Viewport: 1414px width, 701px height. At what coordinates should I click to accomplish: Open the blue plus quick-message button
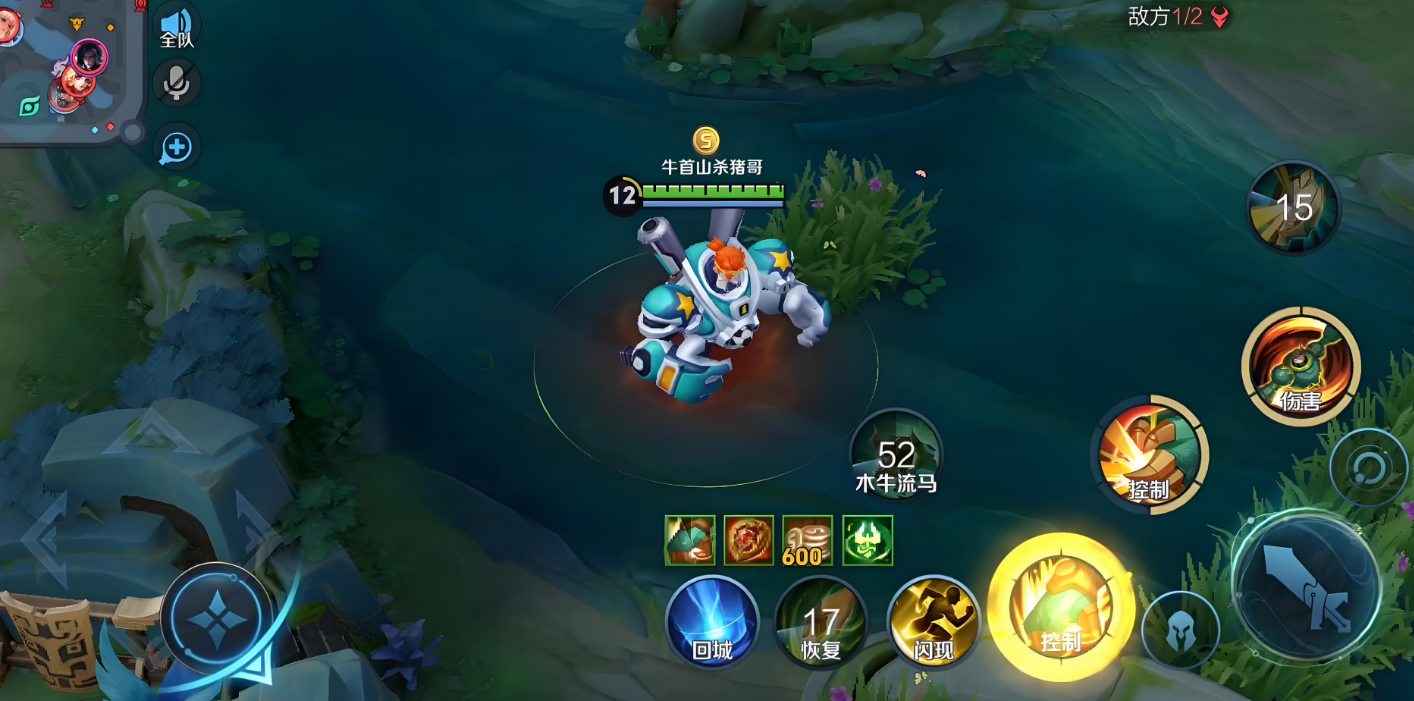[x=177, y=149]
